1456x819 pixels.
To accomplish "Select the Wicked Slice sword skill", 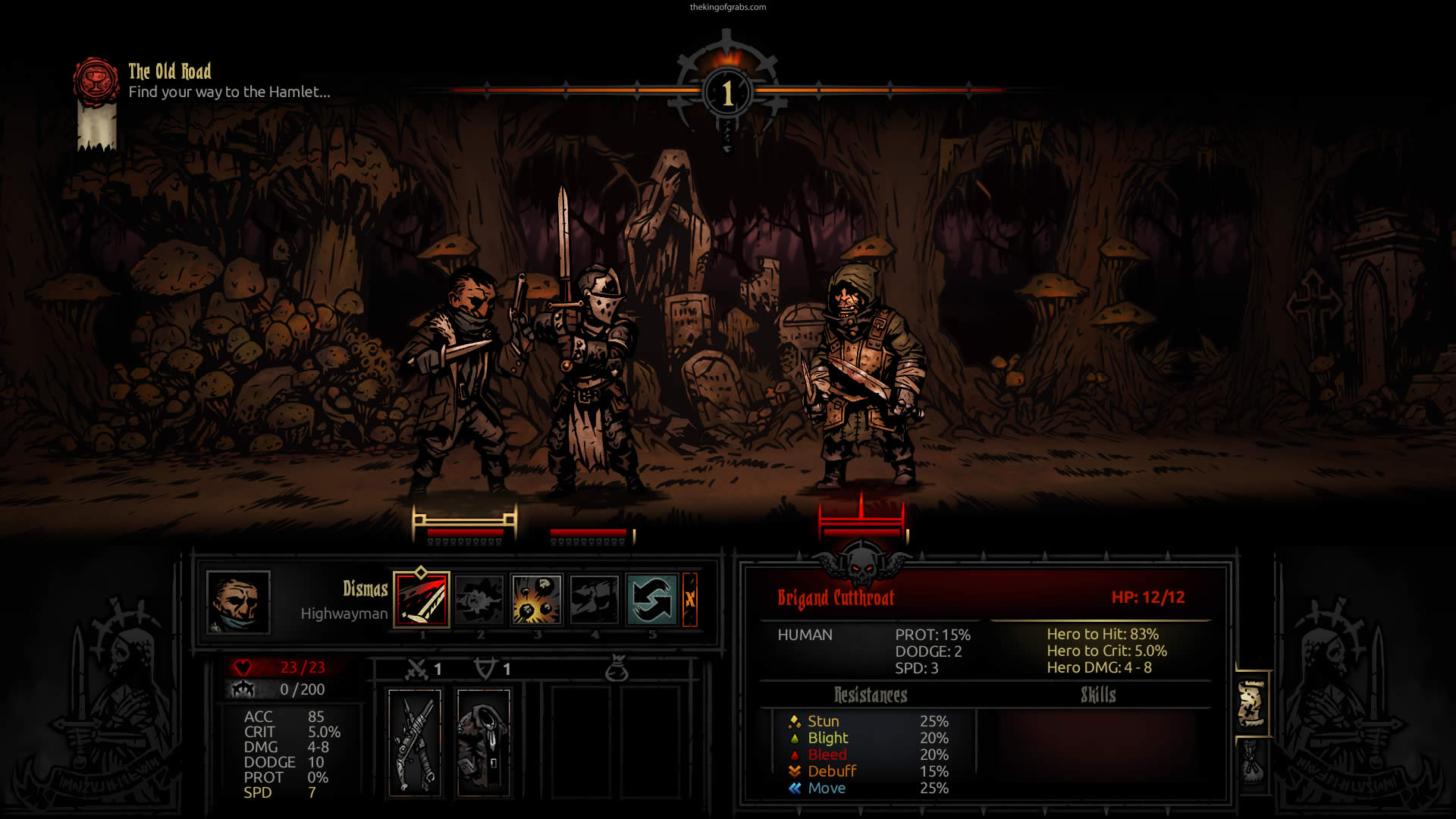I will pyautogui.click(x=422, y=599).
